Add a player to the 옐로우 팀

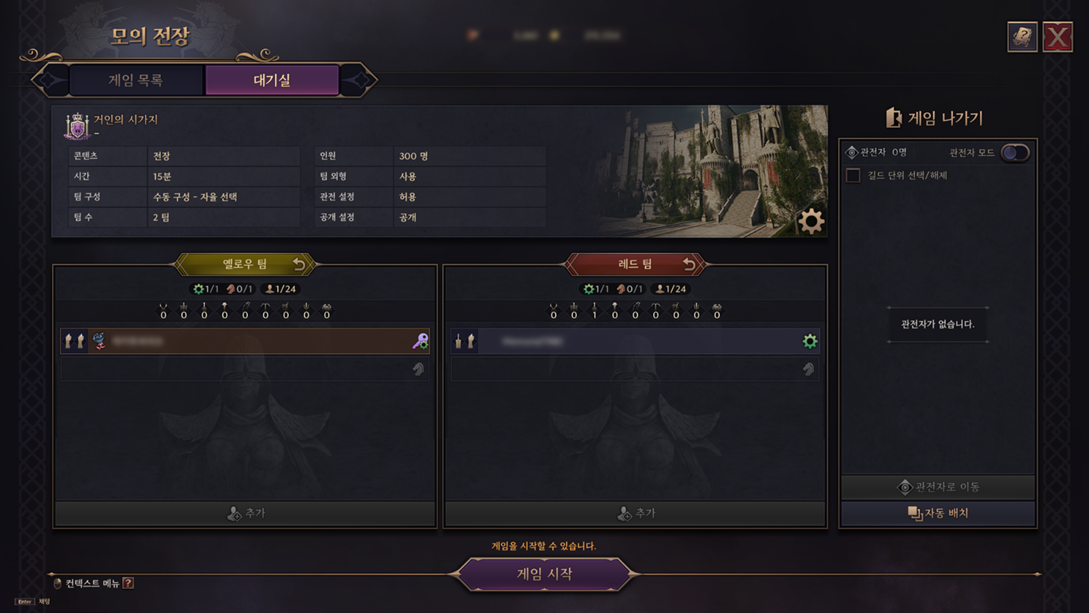click(x=245, y=513)
